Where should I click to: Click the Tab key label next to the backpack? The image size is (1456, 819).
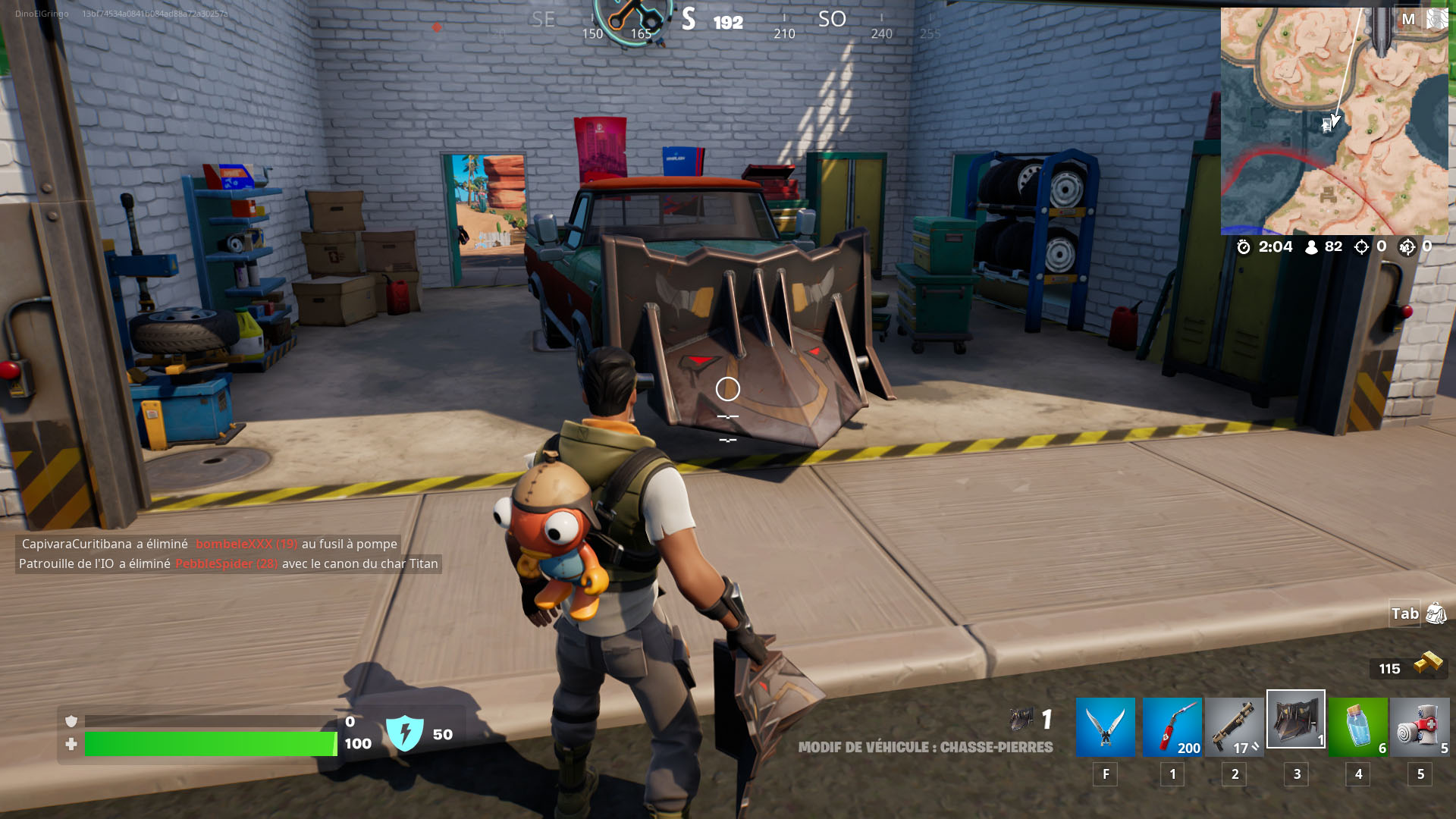click(x=1404, y=614)
